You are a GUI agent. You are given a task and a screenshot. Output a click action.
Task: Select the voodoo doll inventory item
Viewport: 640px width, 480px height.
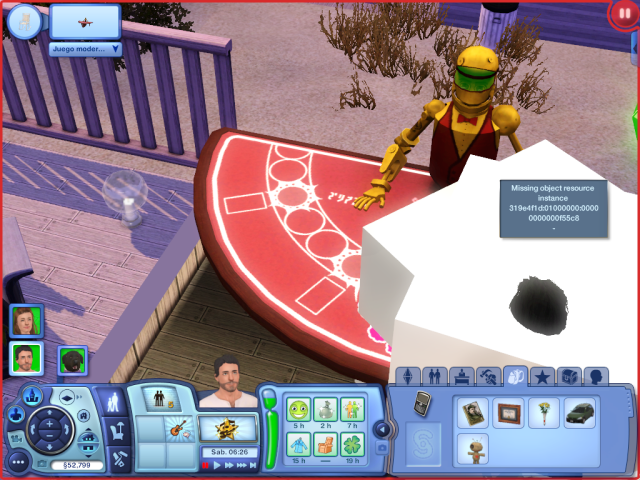coord(473,449)
